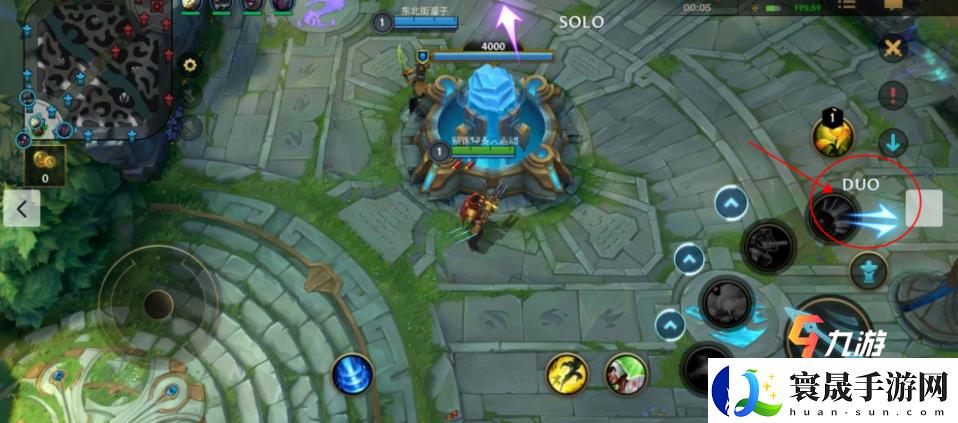Image resolution: width=958 pixels, height=423 pixels.
Task: Use the blue Recall button
Action: (352, 374)
